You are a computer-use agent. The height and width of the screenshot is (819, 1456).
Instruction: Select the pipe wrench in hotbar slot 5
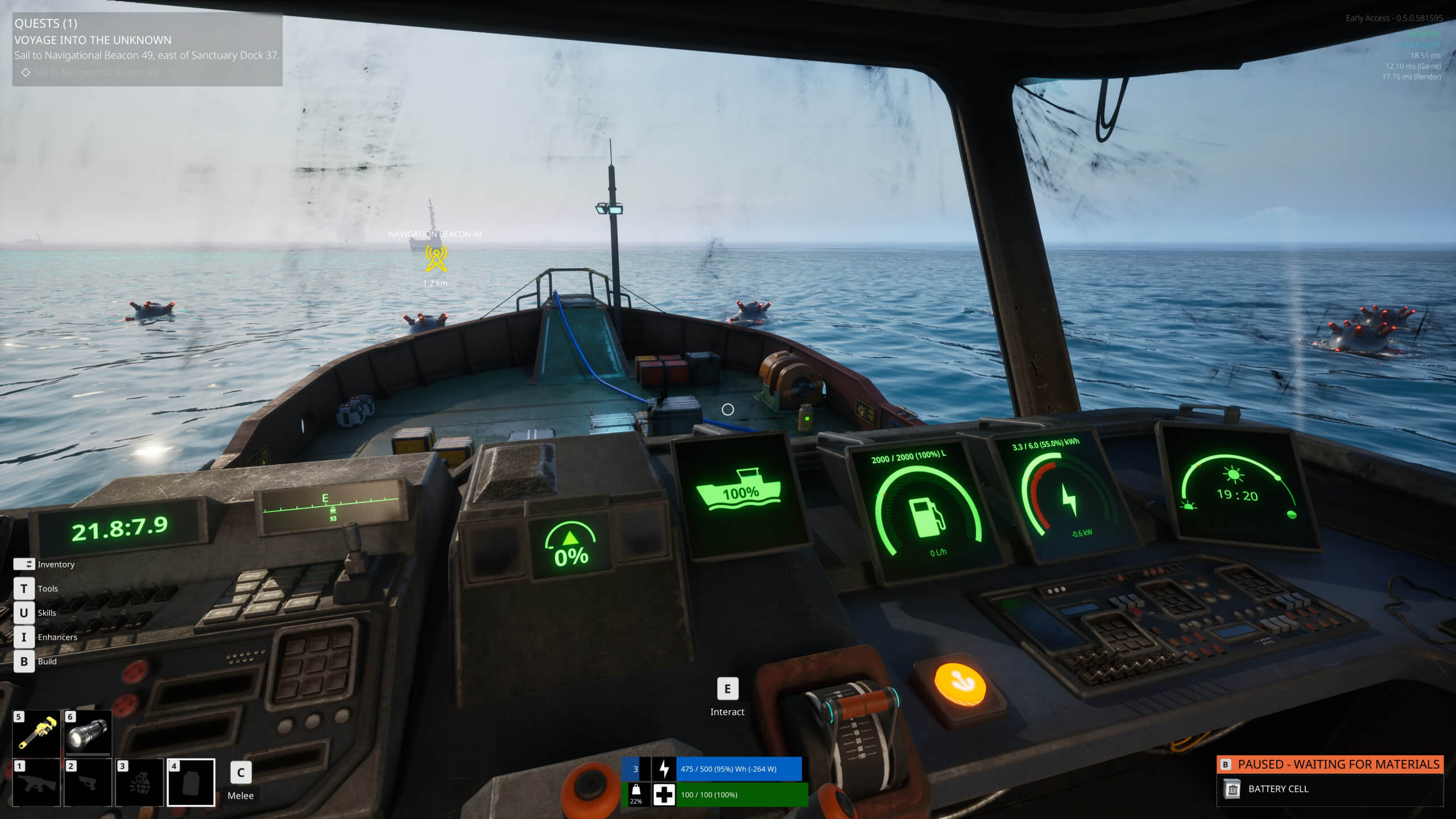37,734
